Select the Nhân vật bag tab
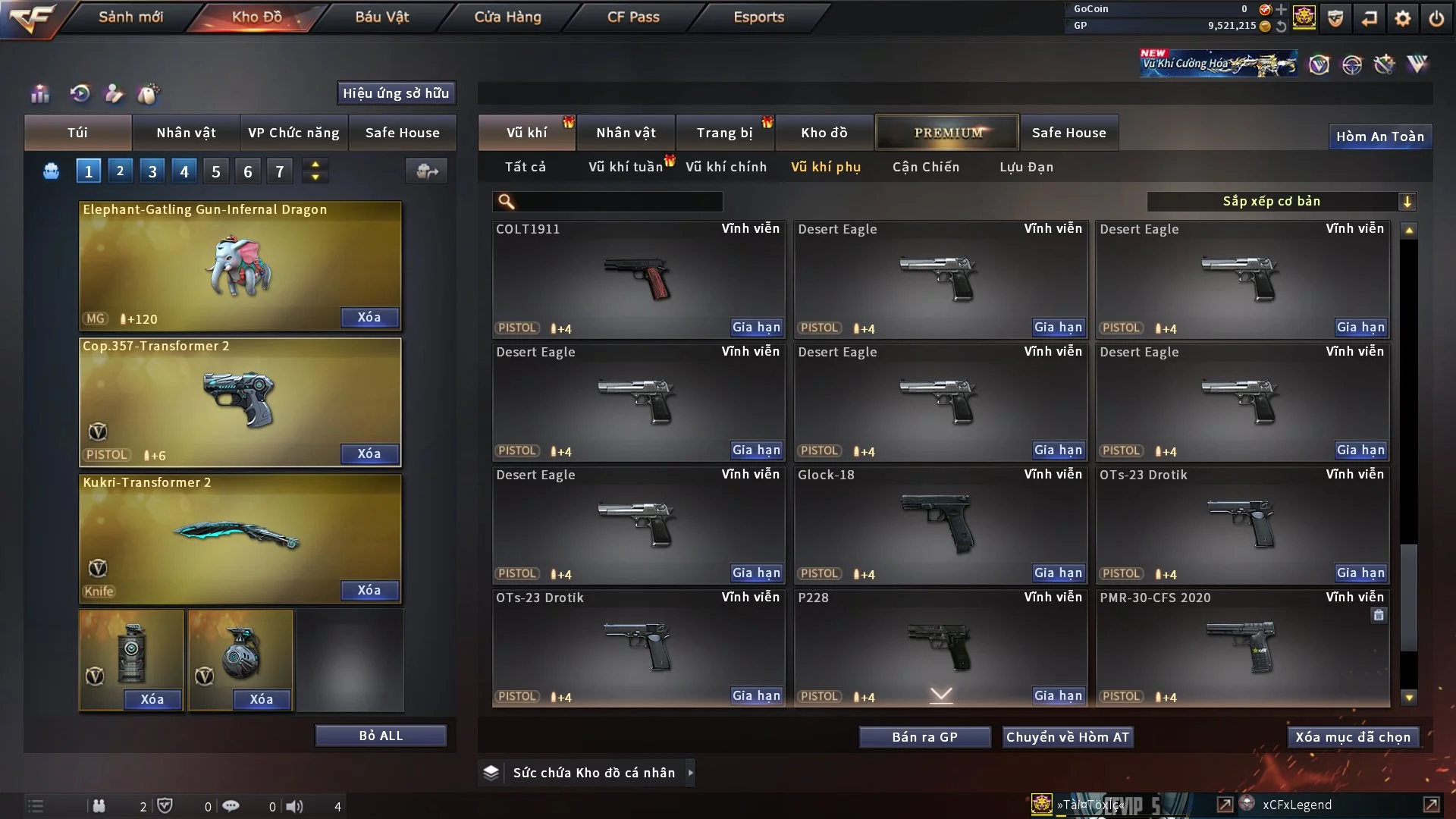The image size is (1456, 819). (186, 133)
